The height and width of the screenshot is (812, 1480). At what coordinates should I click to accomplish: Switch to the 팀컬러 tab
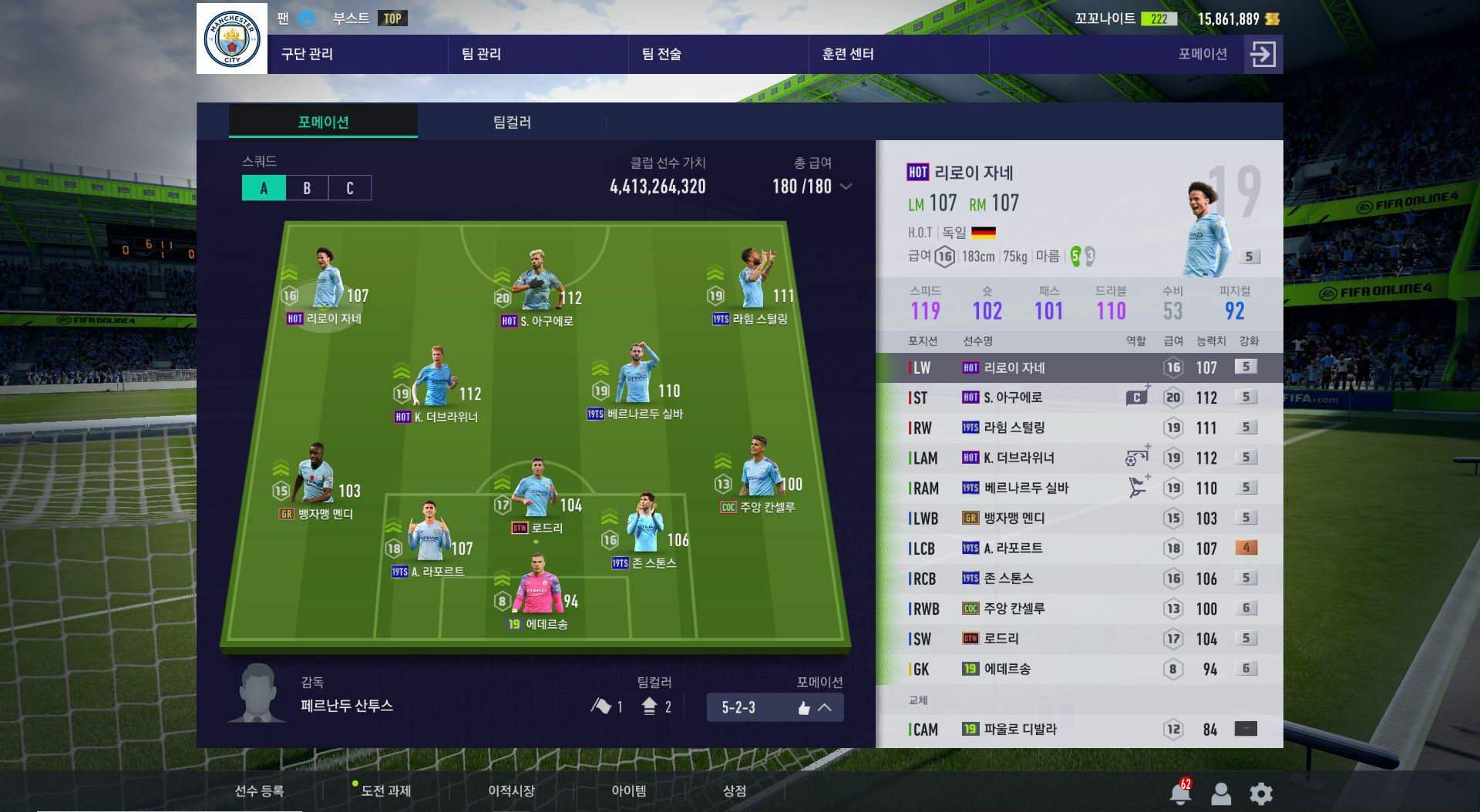pyautogui.click(x=512, y=122)
